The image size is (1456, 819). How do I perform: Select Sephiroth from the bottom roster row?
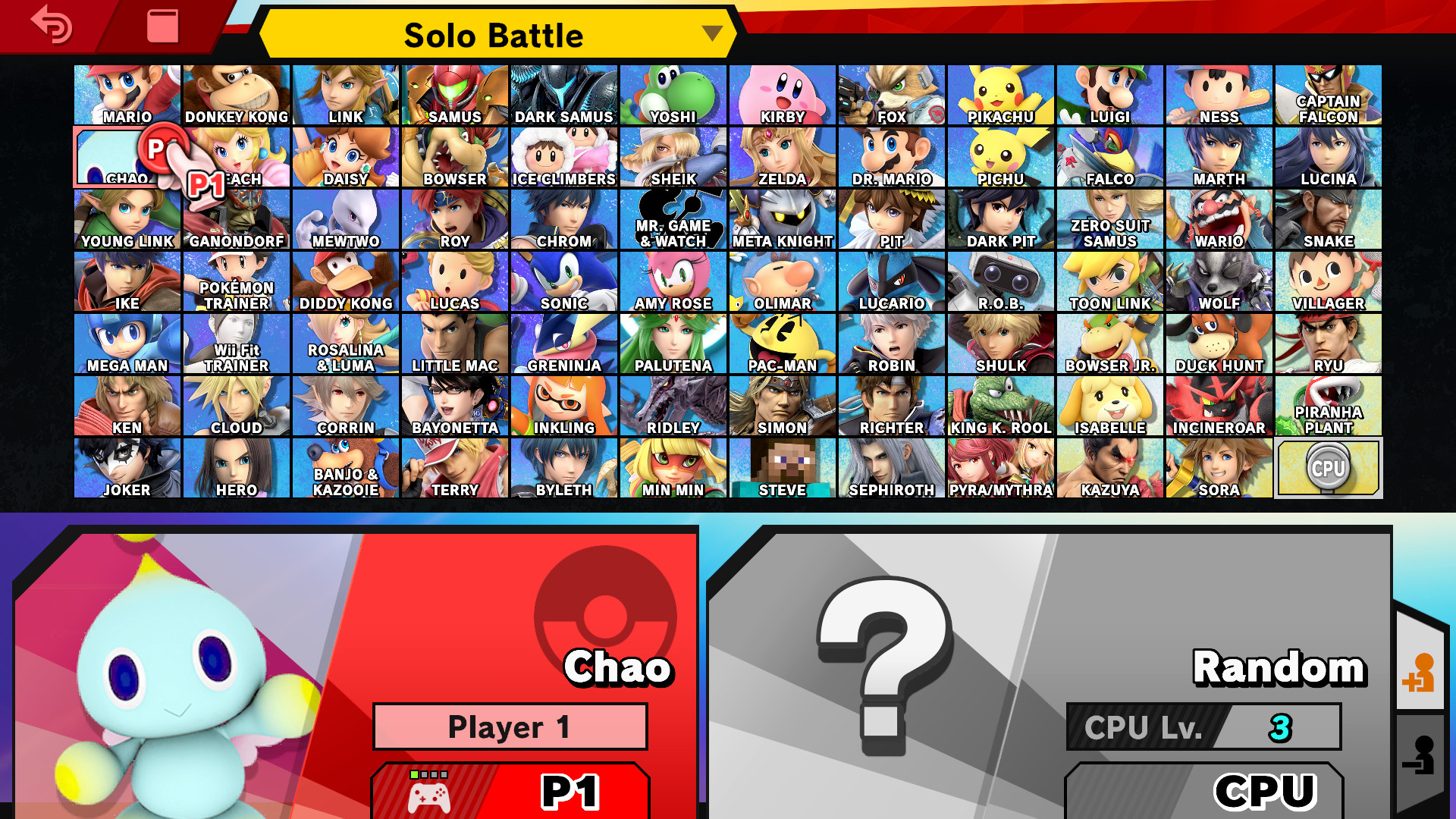coord(892,467)
